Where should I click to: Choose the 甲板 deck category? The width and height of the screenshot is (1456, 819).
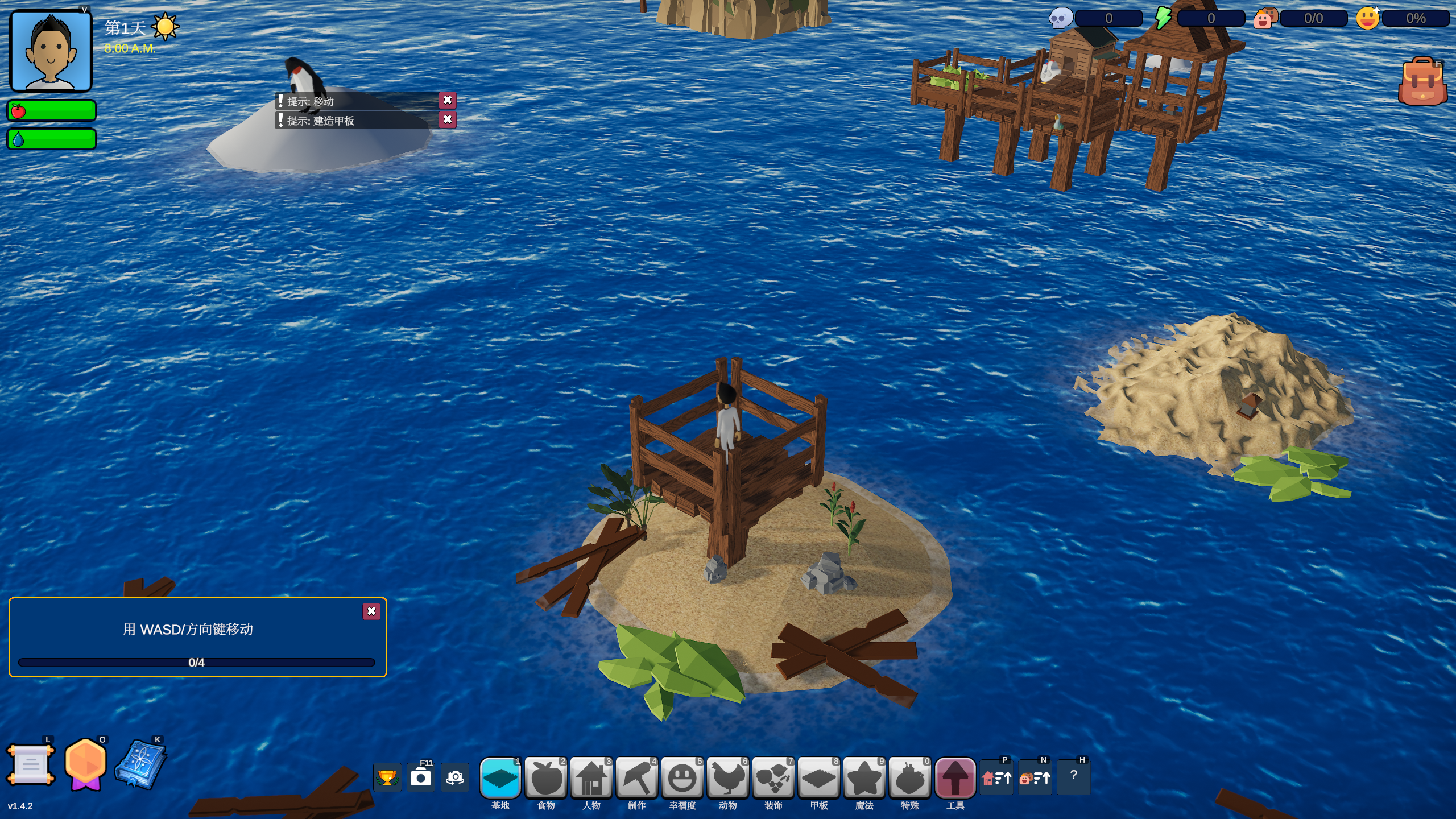[818, 777]
